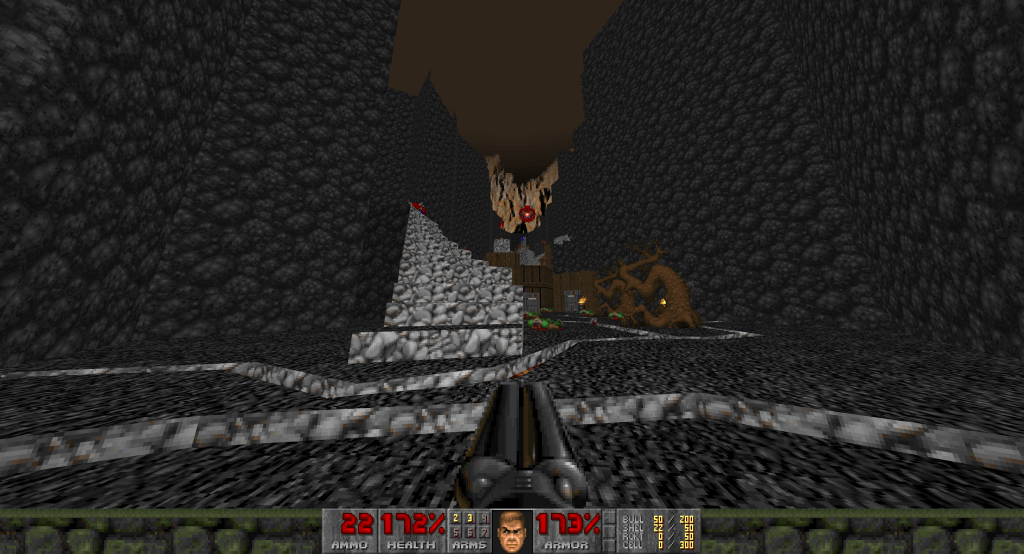Screen dimensions: 1024x554
Task: Select weapon slot 5 in the Arms panel
Action: pyautogui.click(x=457, y=532)
